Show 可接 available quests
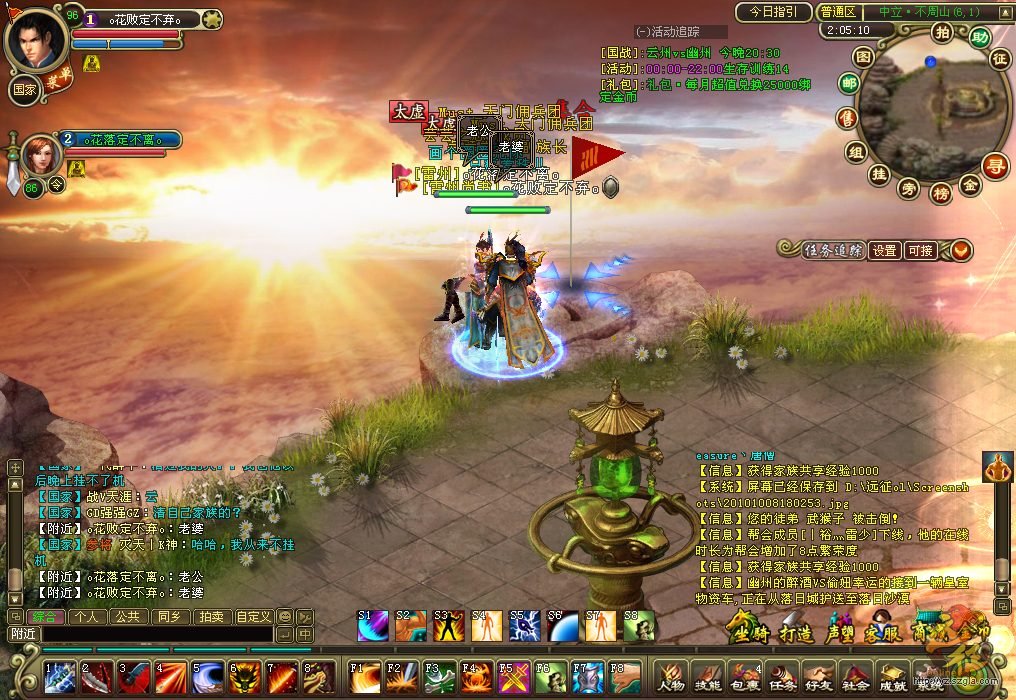Viewport: 1016px width, 700px height. pyautogui.click(x=920, y=251)
